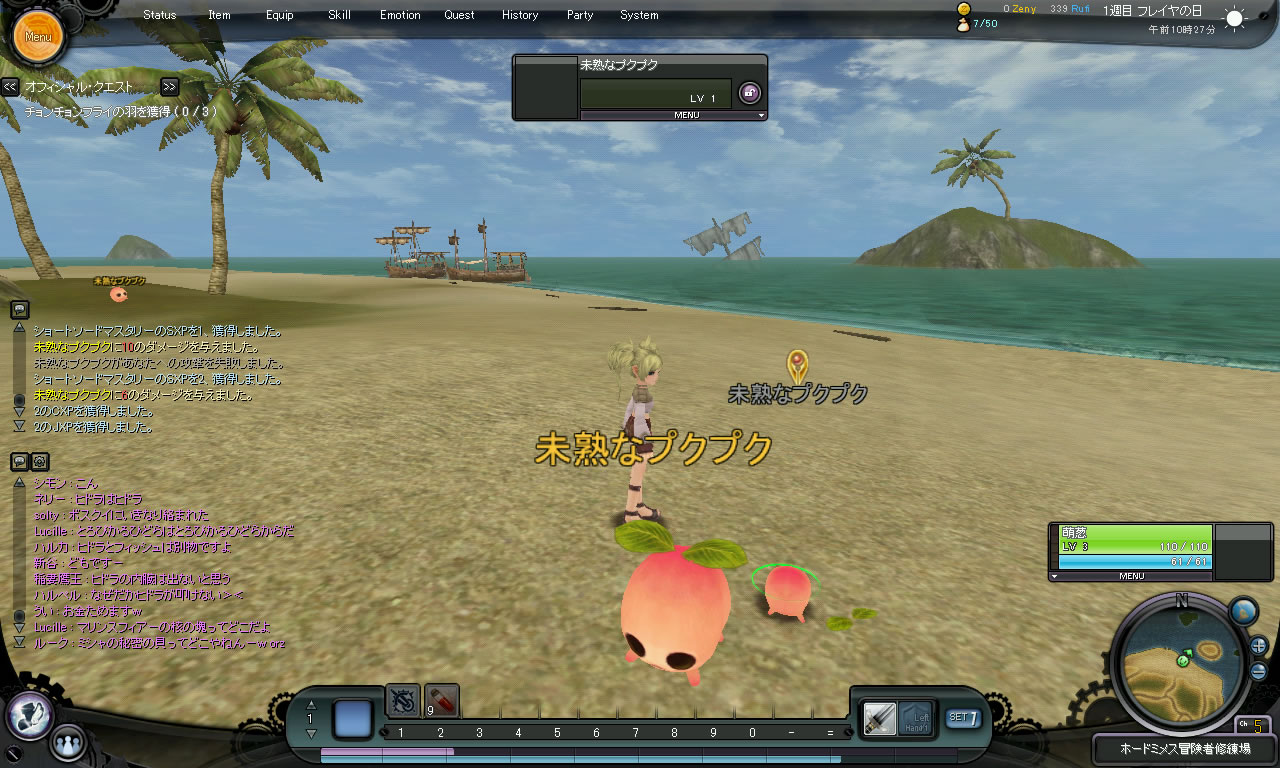This screenshot has width=1280, height=768.
Task: Click the SET weapon swap button
Action: [963, 717]
